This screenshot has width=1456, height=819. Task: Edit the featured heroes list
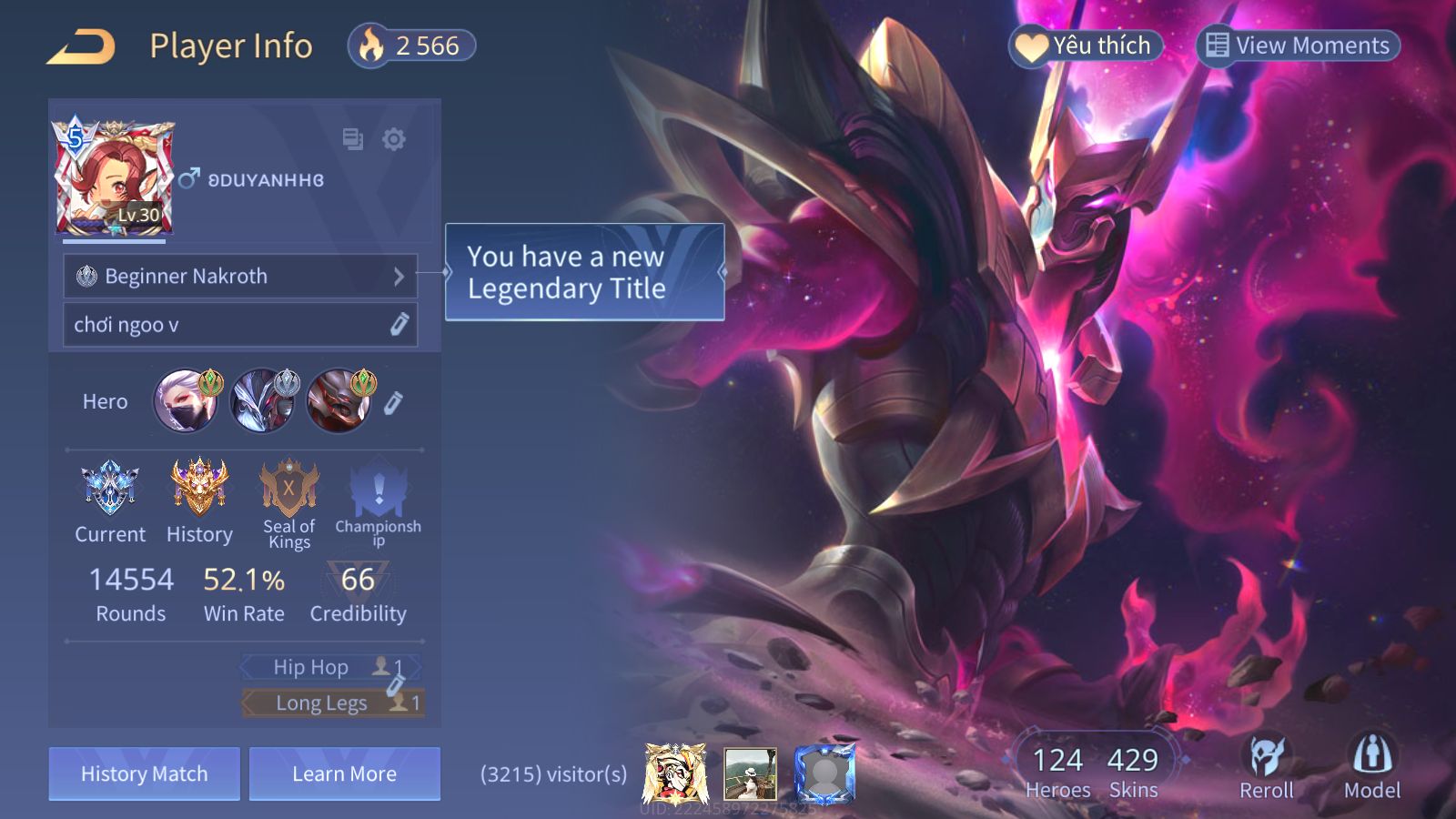393,402
